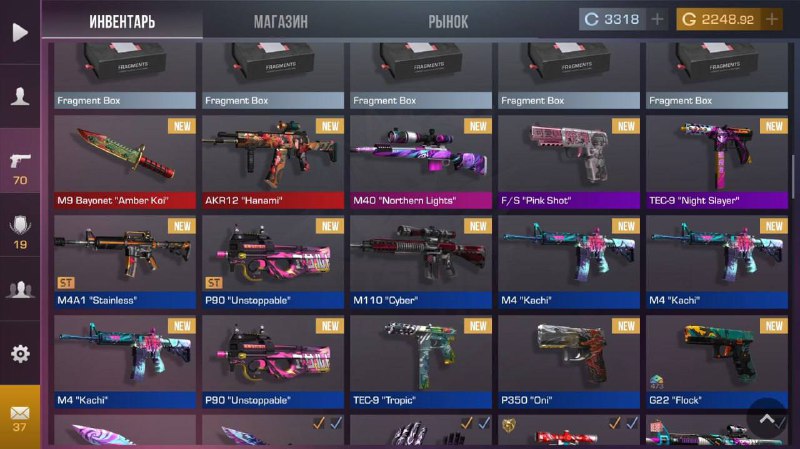Open the gear settings icon
Image resolution: width=800 pixels, height=449 pixels.
[20, 354]
